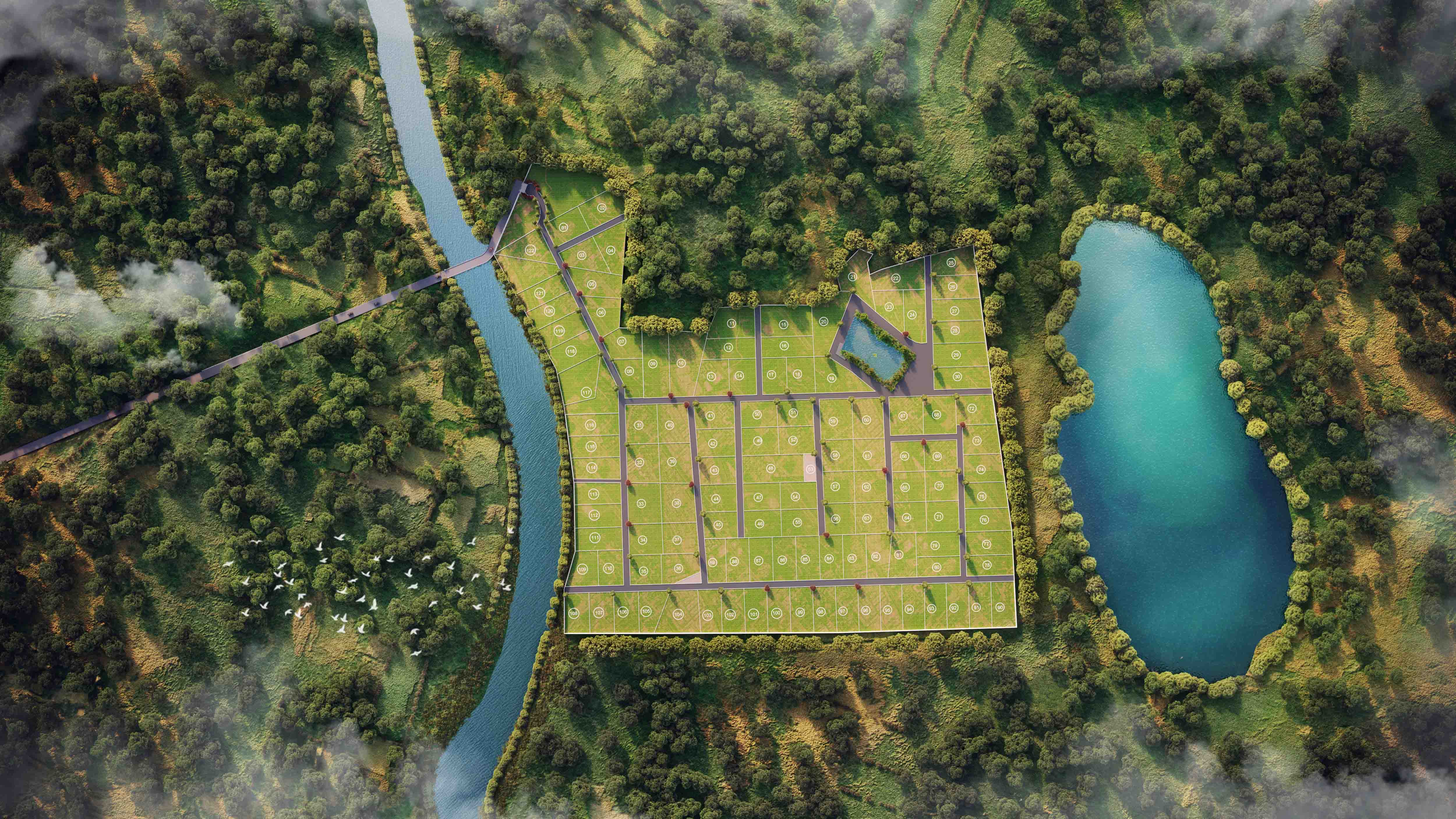This screenshot has height=819, width=1456.
Task: Pick plot marker 116
Action: (591, 425)
